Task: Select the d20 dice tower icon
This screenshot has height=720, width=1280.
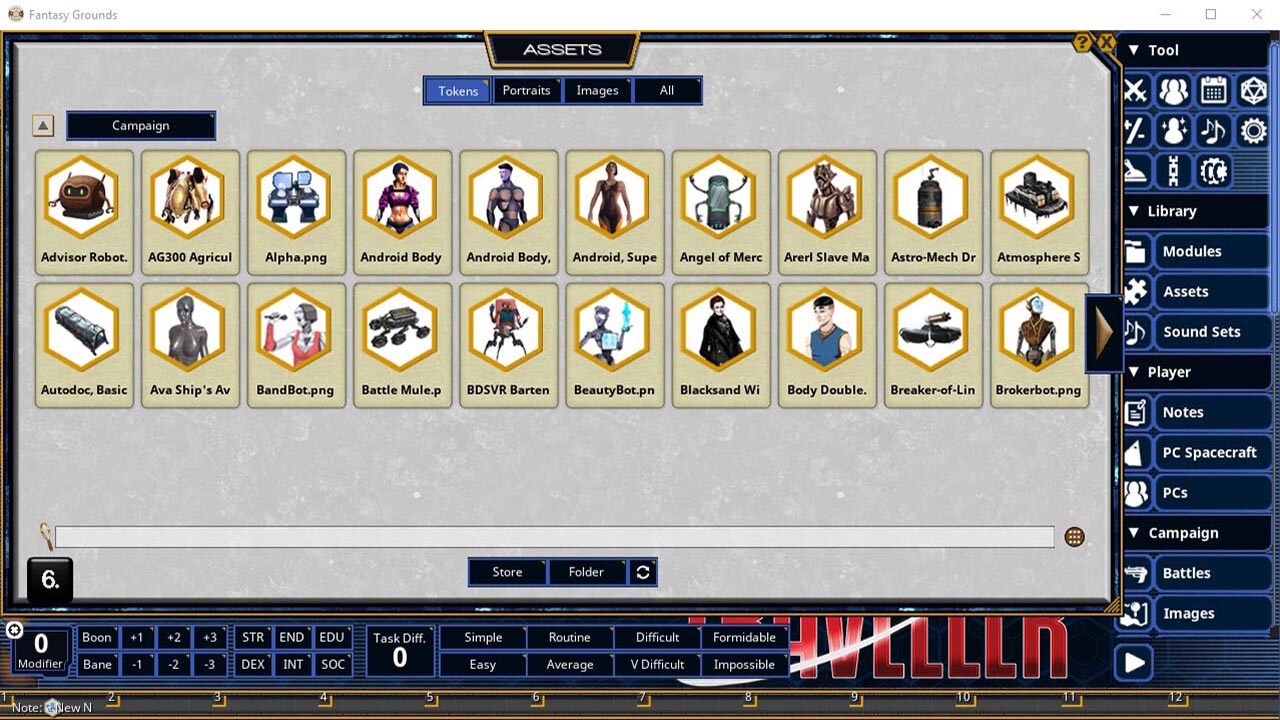Action: pos(1253,91)
